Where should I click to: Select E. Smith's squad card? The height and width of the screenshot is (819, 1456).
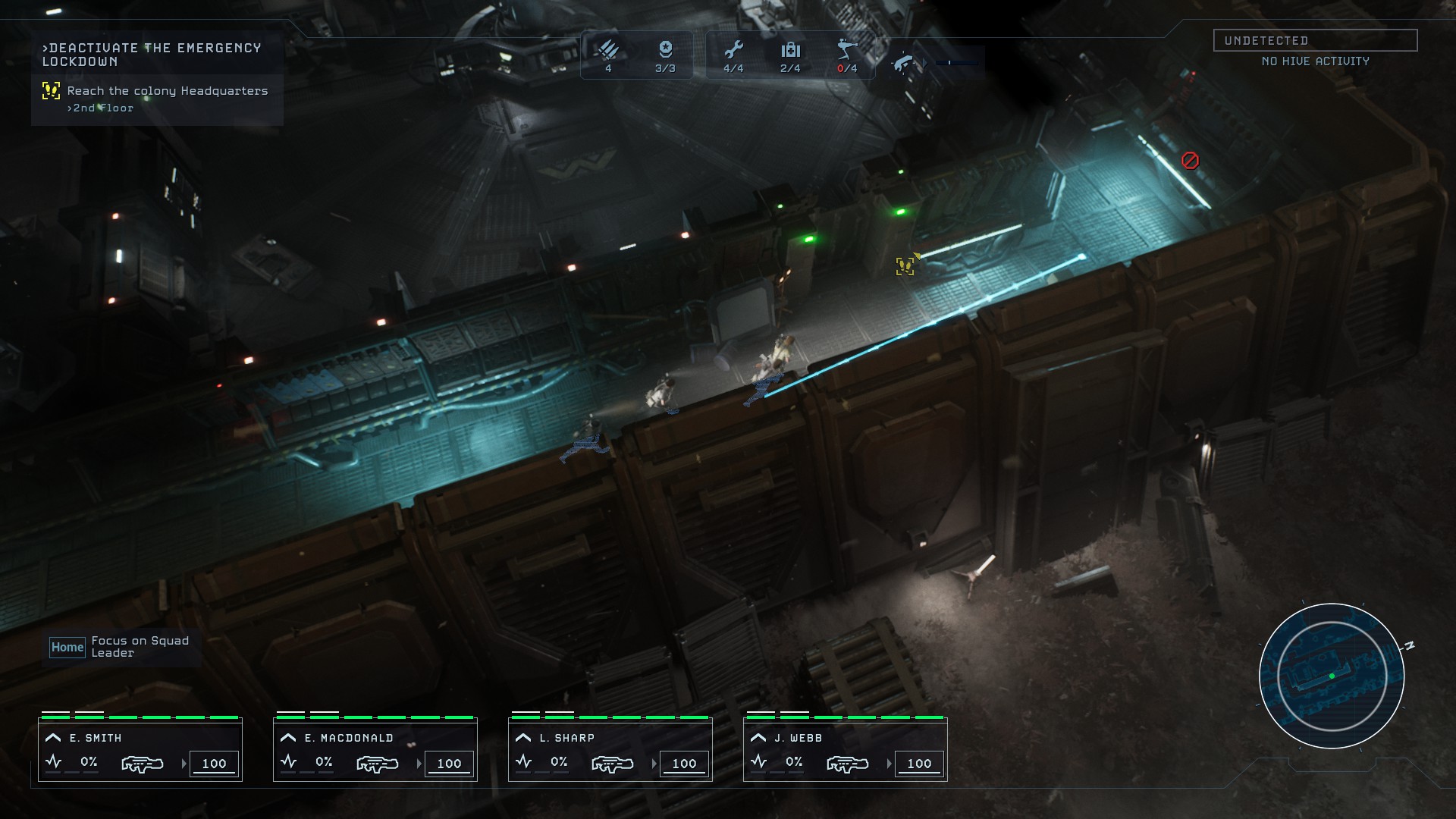140,749
